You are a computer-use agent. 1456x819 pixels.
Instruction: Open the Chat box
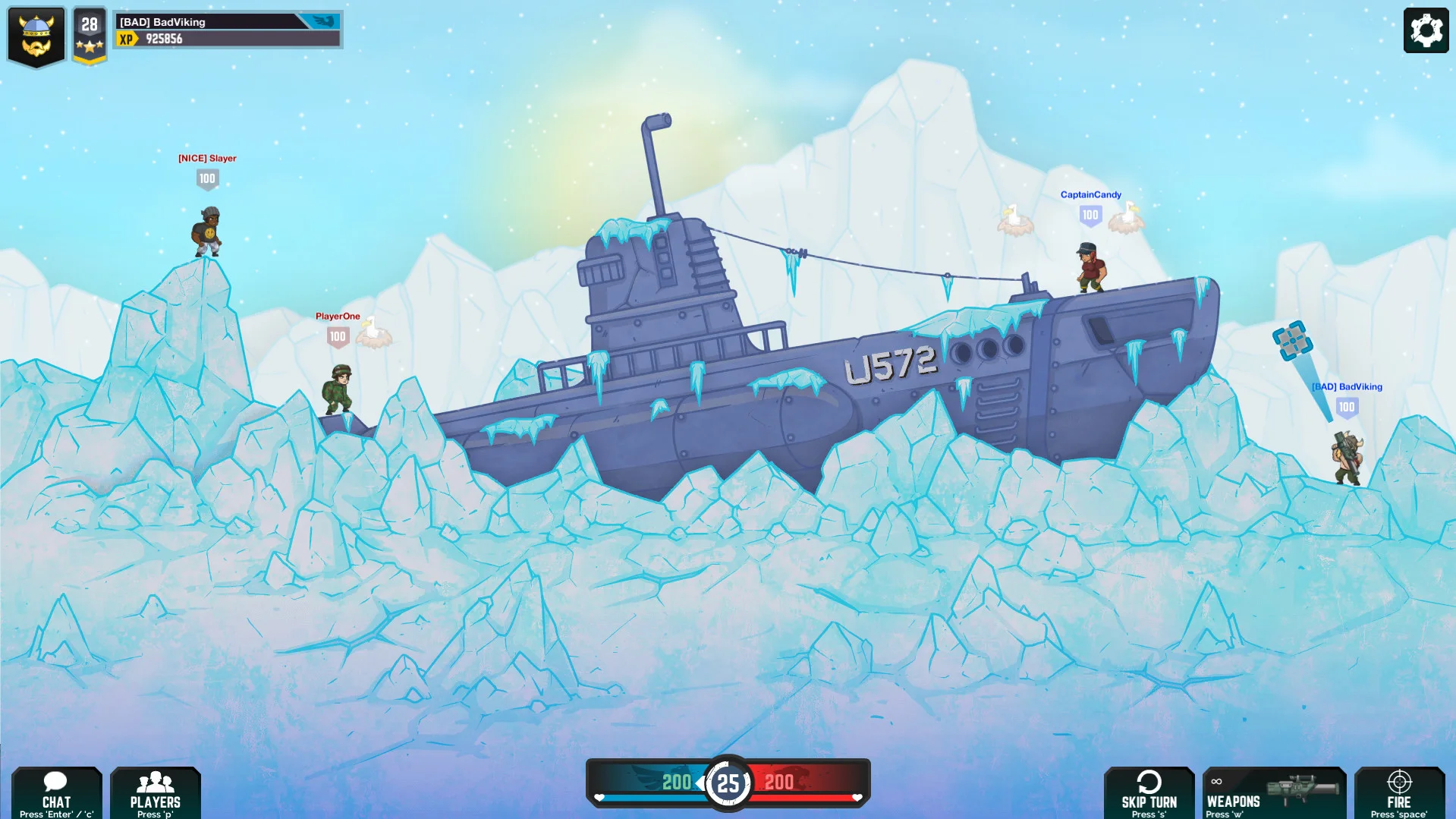tap(57, 793)
